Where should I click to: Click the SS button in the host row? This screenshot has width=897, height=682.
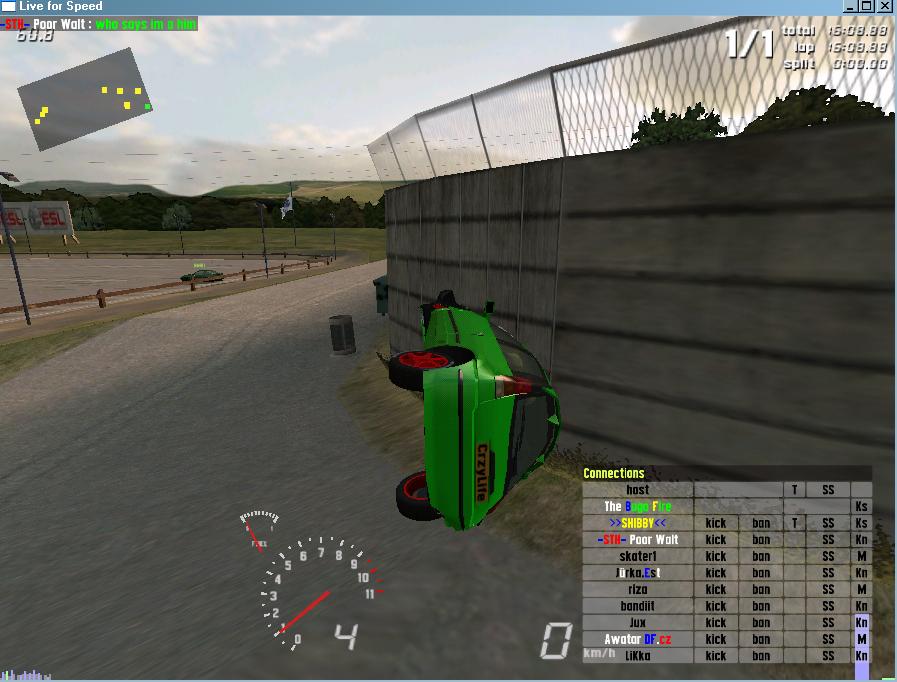click(828, 490)
